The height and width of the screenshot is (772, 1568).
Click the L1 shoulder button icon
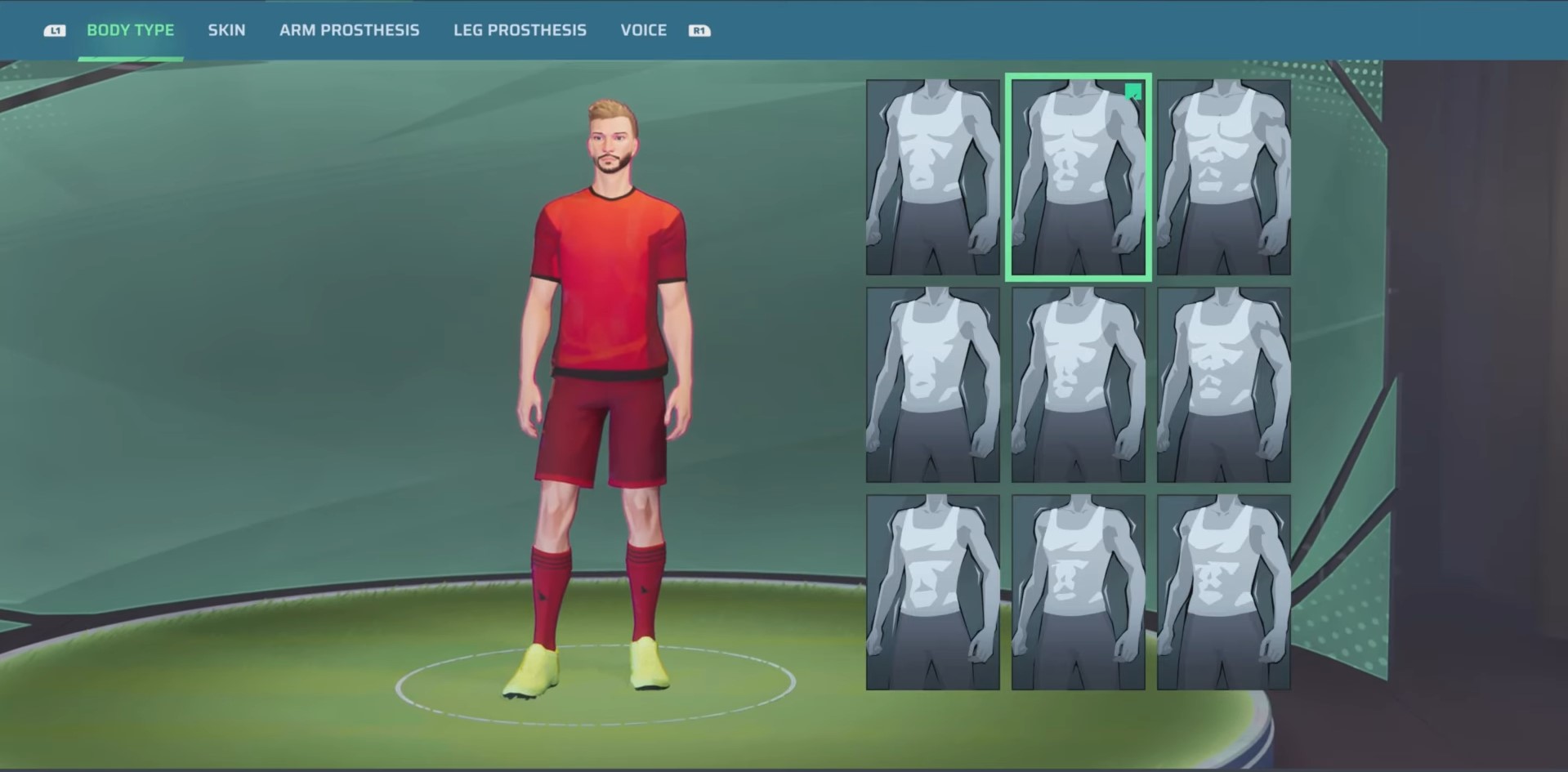(55, 29)
